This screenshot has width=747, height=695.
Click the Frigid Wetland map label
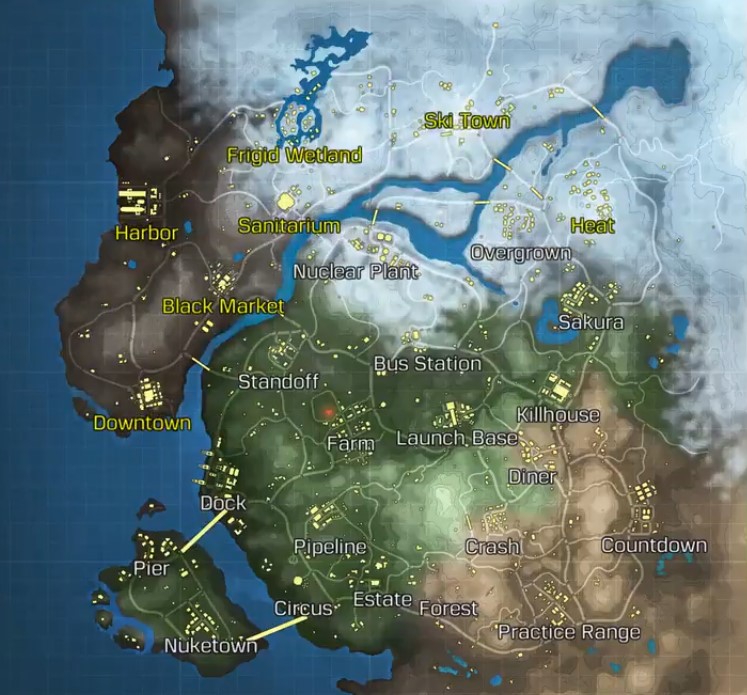[293, 156]
